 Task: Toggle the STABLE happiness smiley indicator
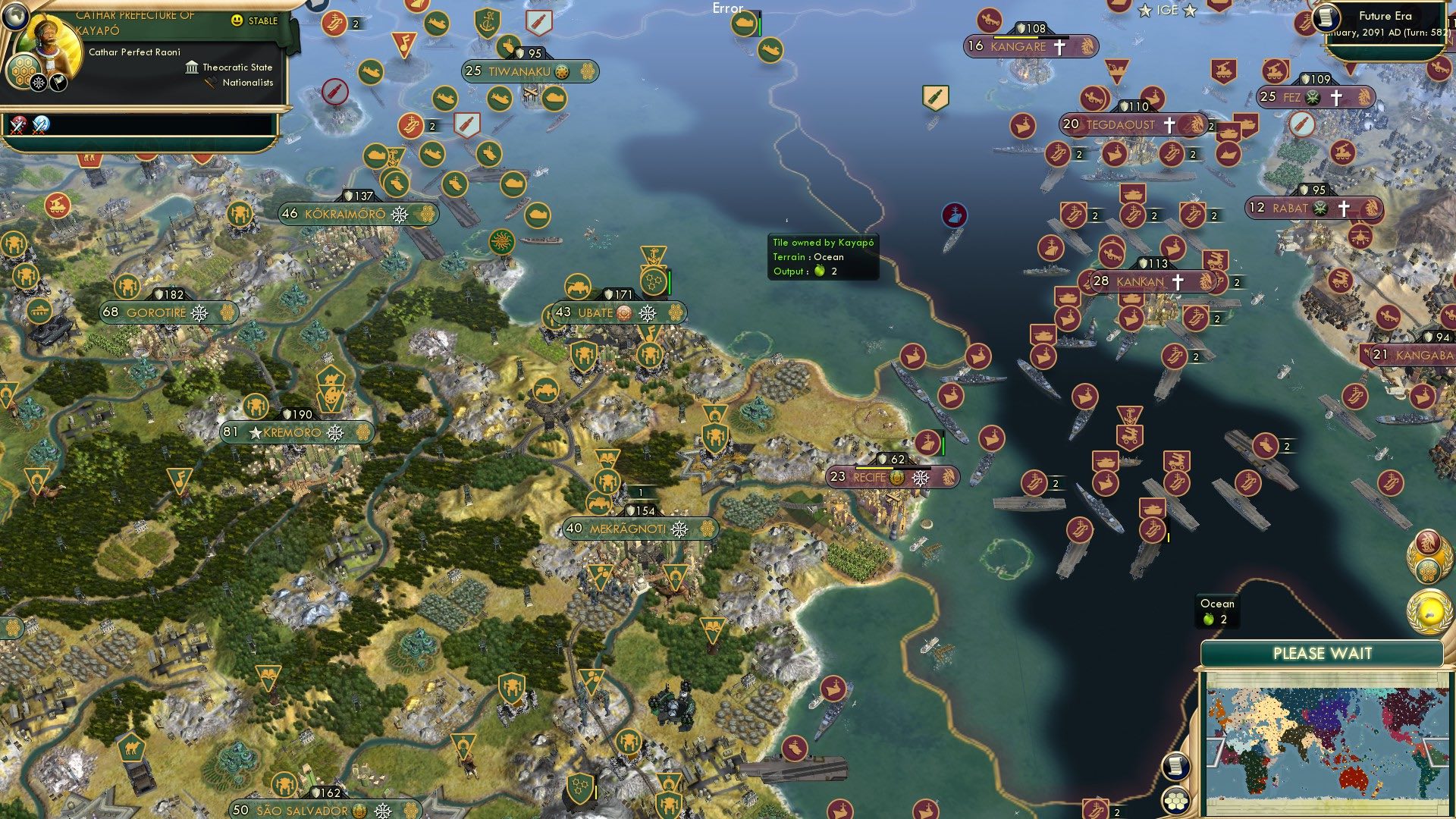tap(237, 20)
